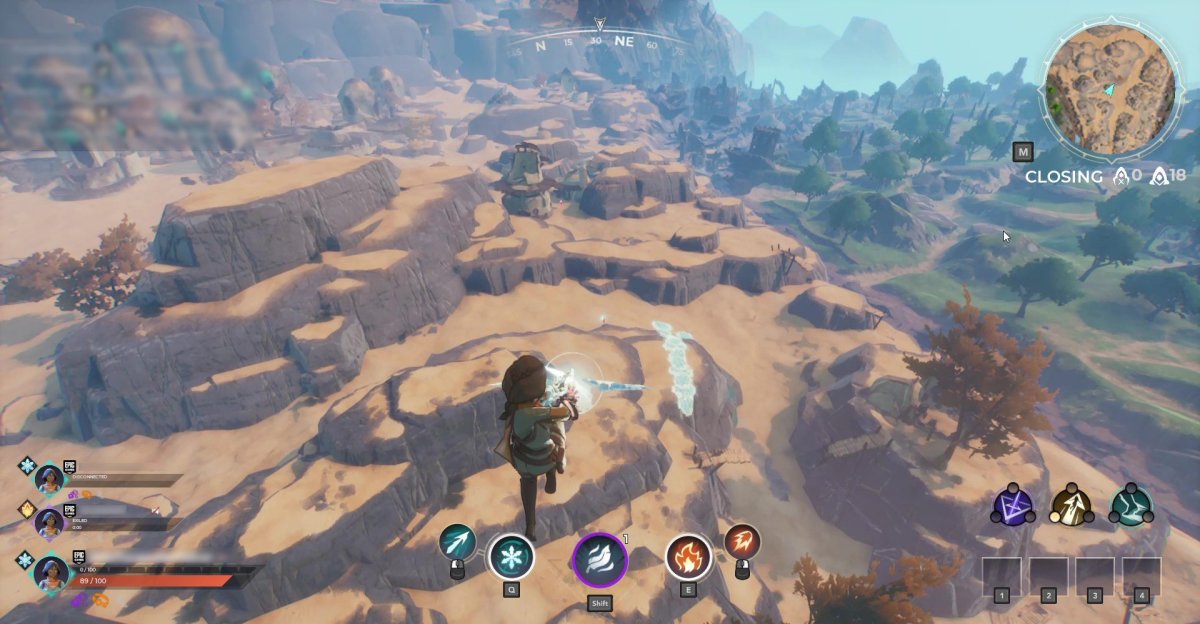The width and height of the screenshot is (1200, 624).
Task: Select the teal lightning talent icon
Action: (1131, 506)
